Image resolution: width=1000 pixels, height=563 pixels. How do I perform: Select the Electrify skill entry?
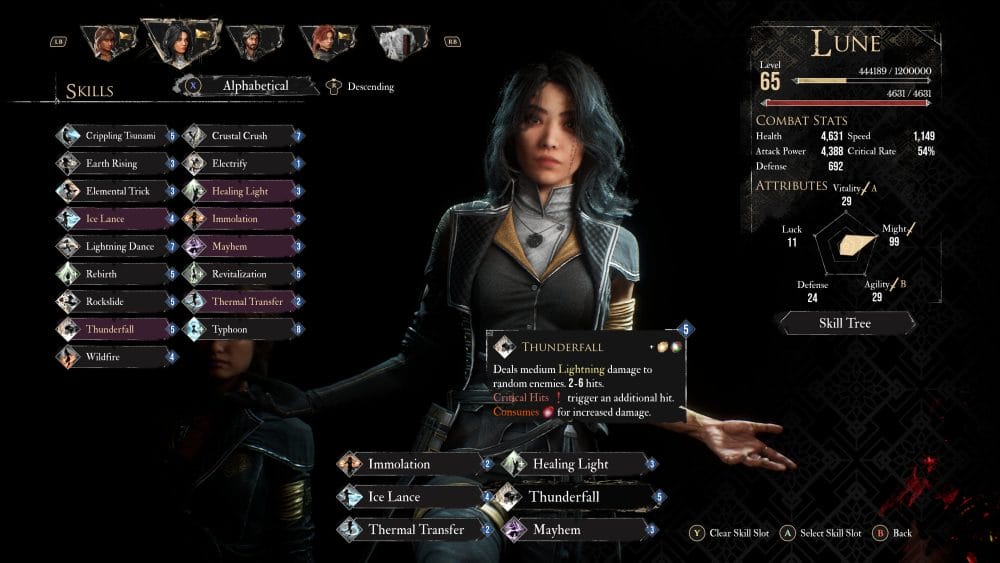243,163
